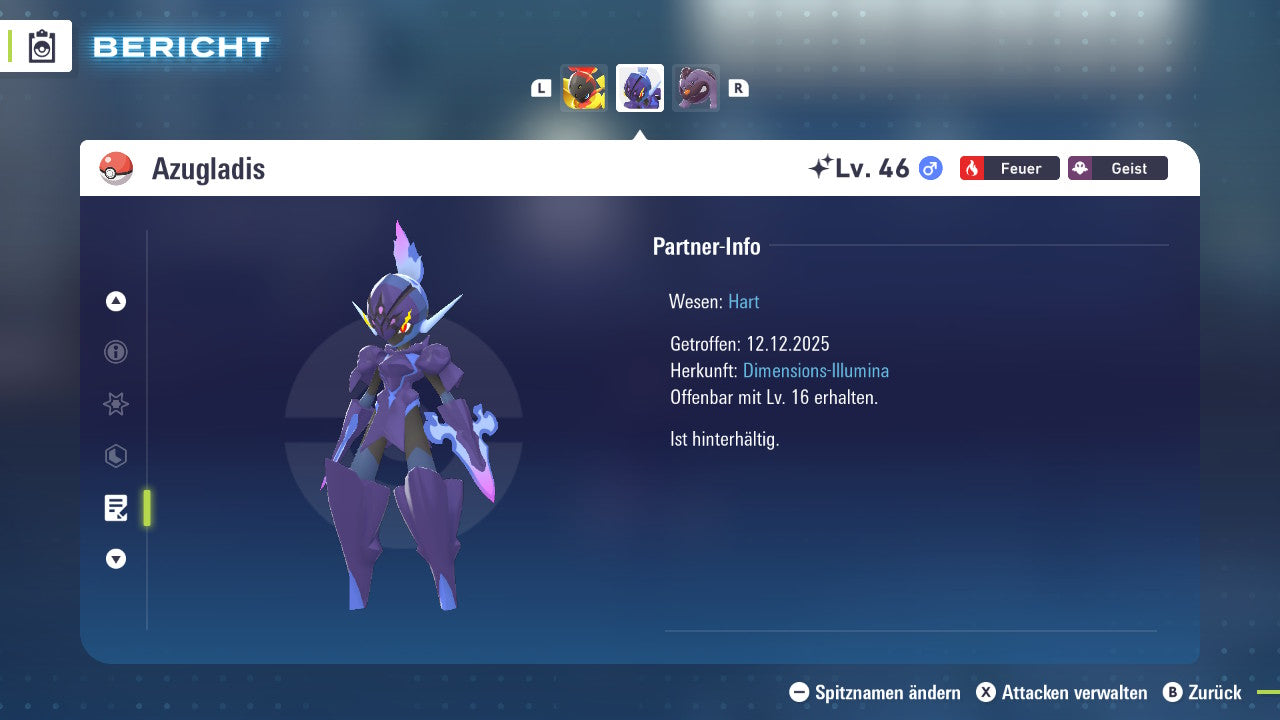
Task: Open the shield stats icon in the sidebar
Action: (115, 456)
